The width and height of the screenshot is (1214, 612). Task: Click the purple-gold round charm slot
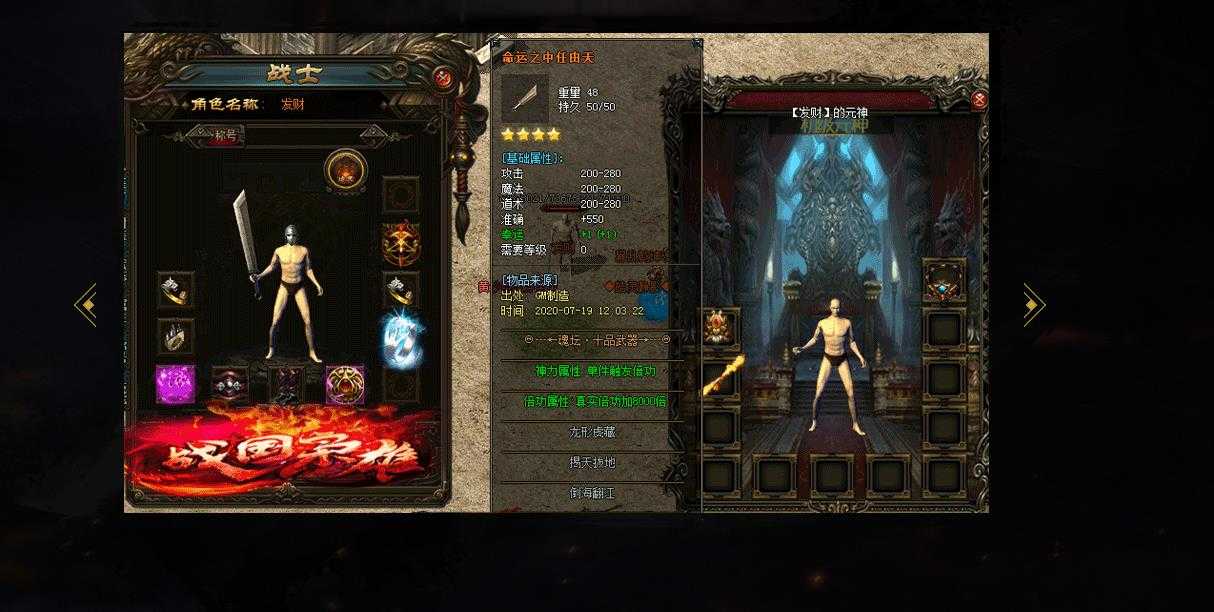345,385
